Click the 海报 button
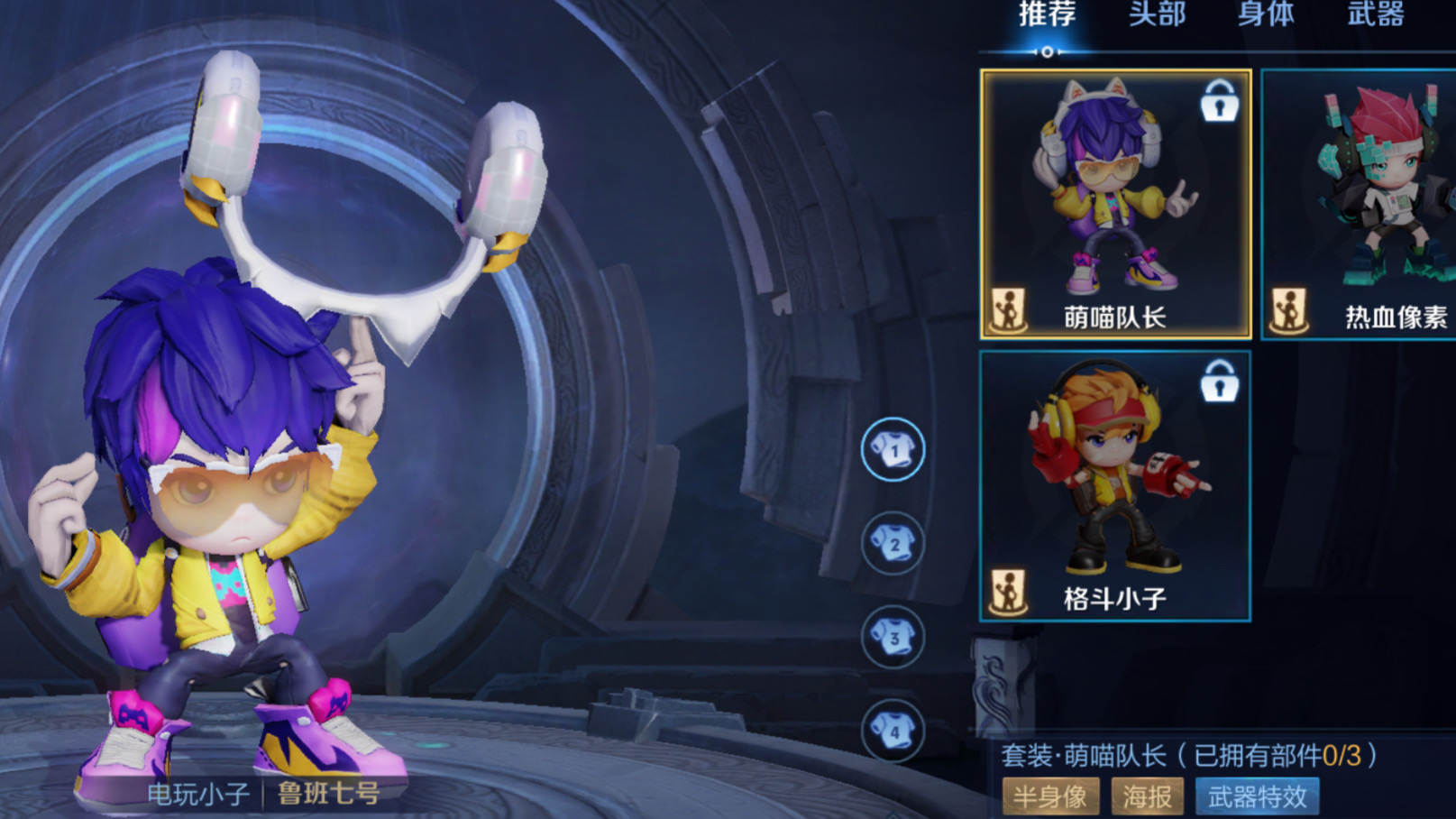Screen dimensions: 1456x819 [1147, 796]
